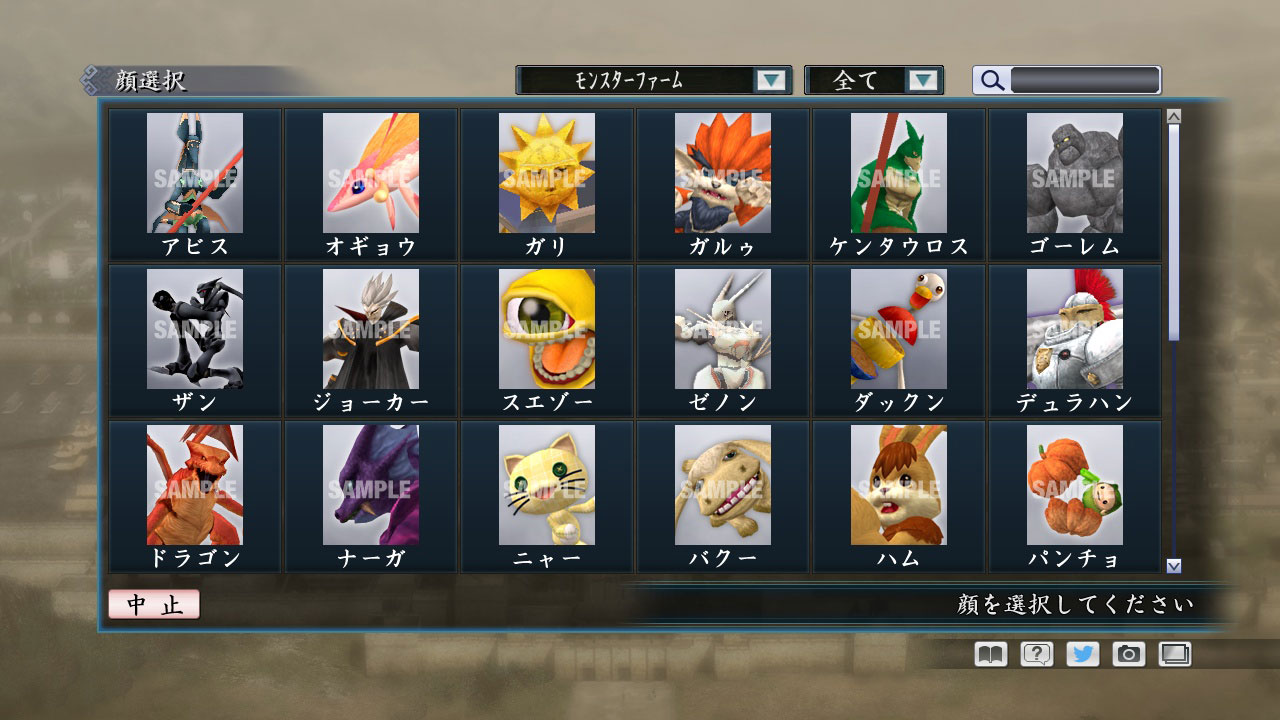Select the デュラハン knight monster face
Viewport: 1280px width, 720px height.
coord(1074,330)
